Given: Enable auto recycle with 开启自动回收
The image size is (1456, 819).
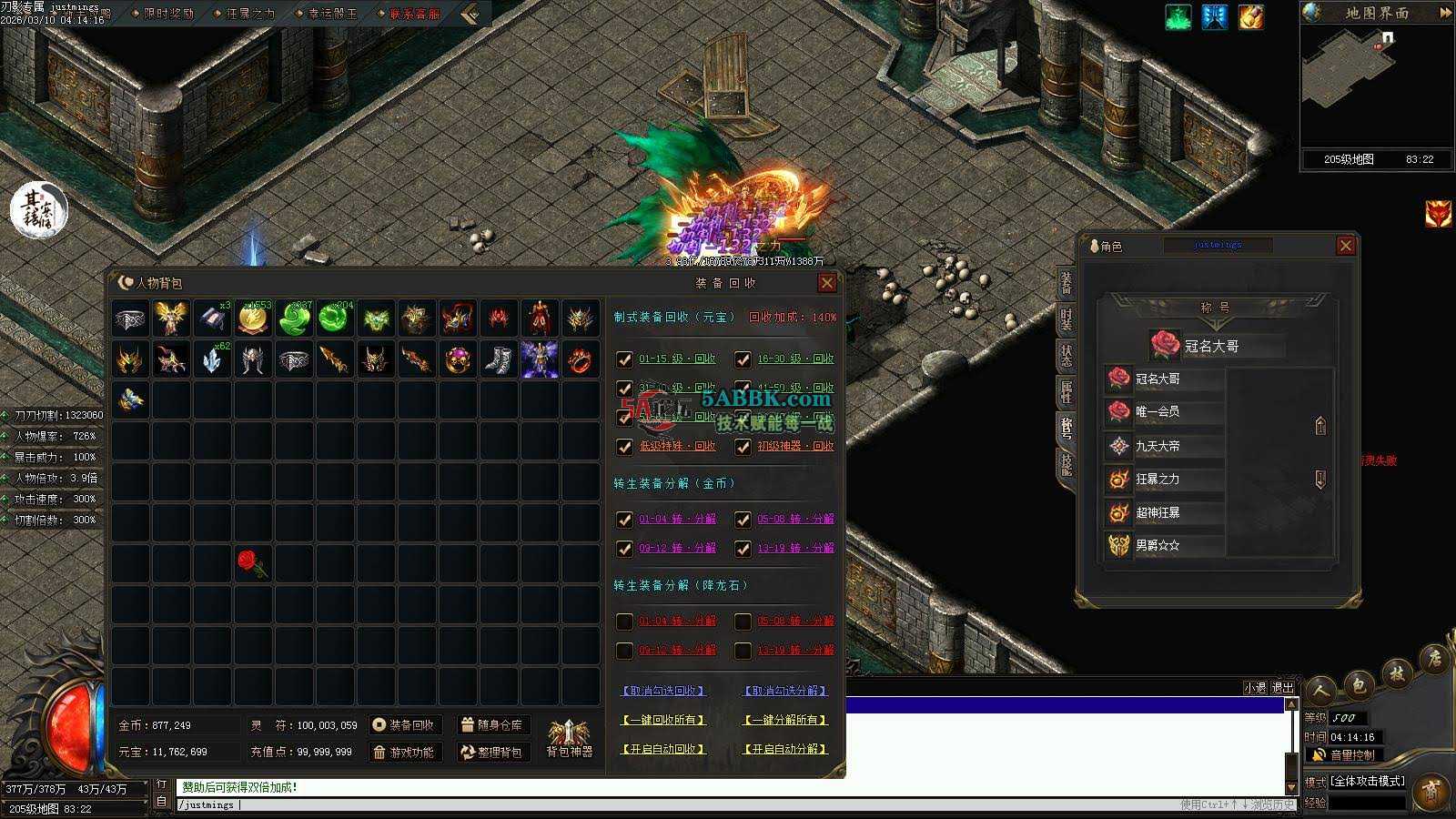Looking at the screenshot, I should [663, 749].
